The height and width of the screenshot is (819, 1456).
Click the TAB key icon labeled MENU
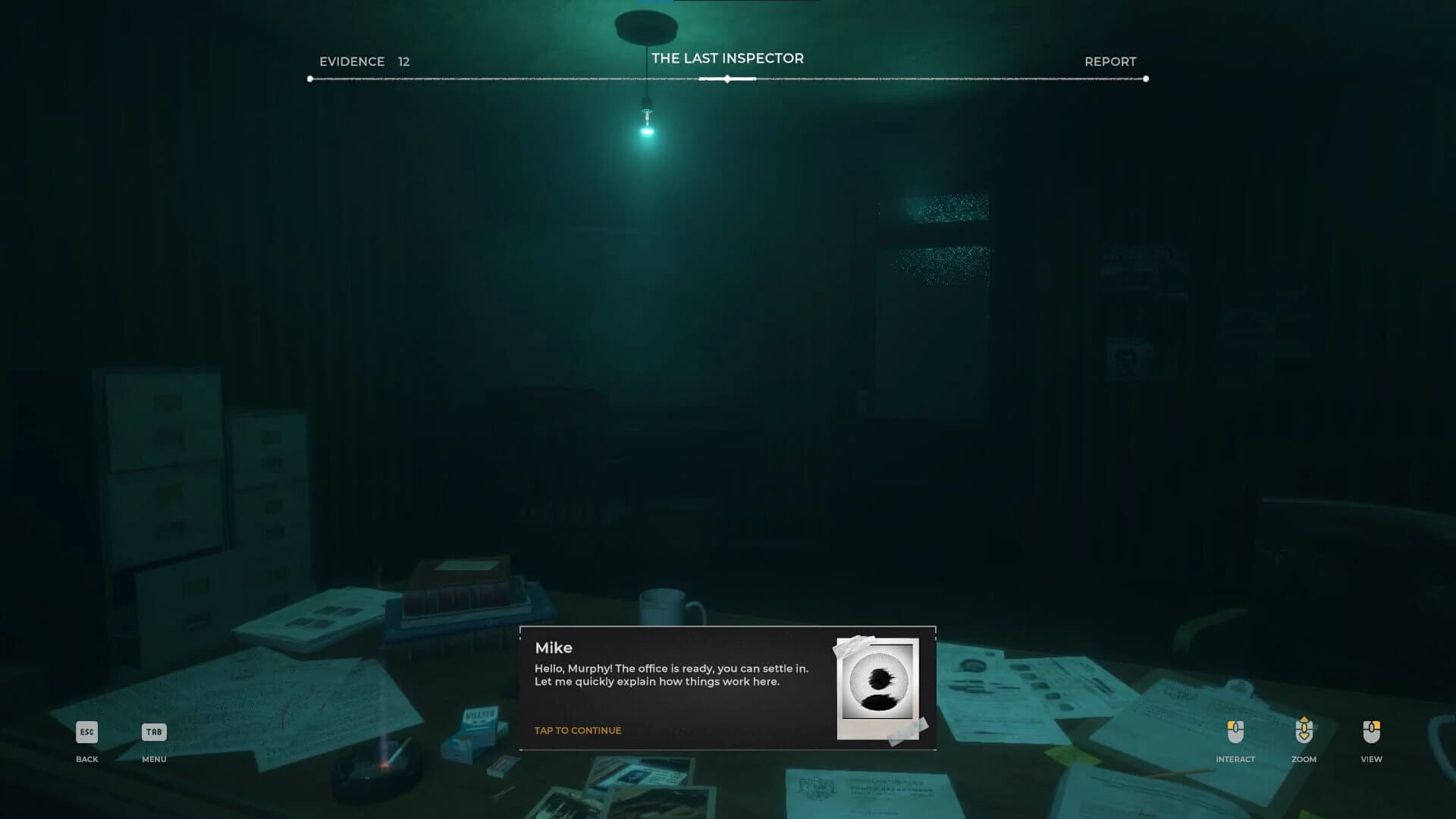[x=154, y=733]
